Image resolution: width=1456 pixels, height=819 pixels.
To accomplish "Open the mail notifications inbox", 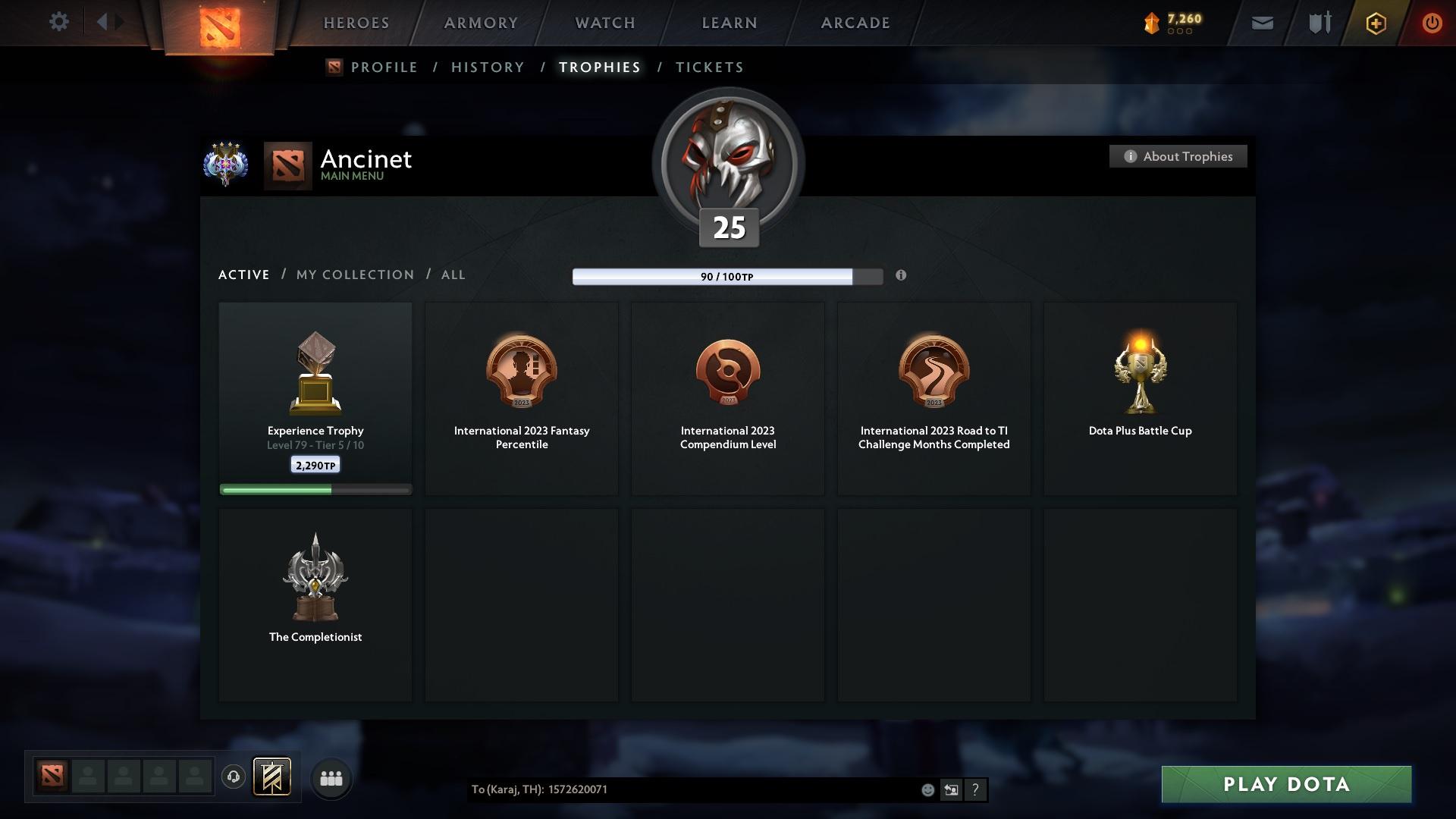I will (x=1262, y=23).
